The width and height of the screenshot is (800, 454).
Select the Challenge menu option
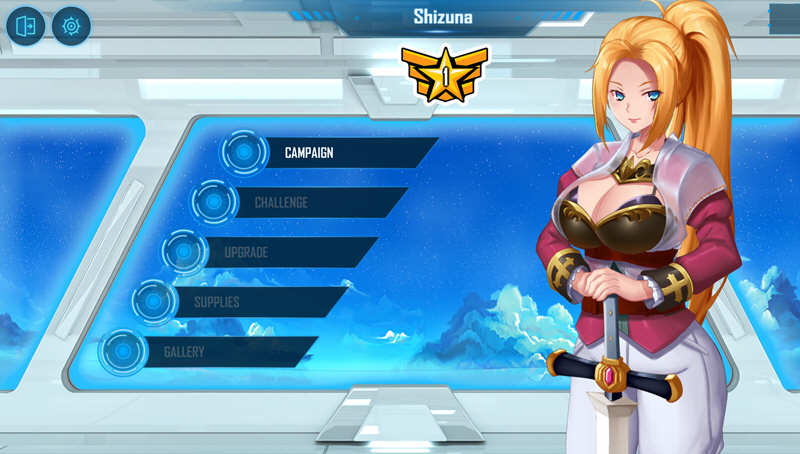(x=300, y=203)
